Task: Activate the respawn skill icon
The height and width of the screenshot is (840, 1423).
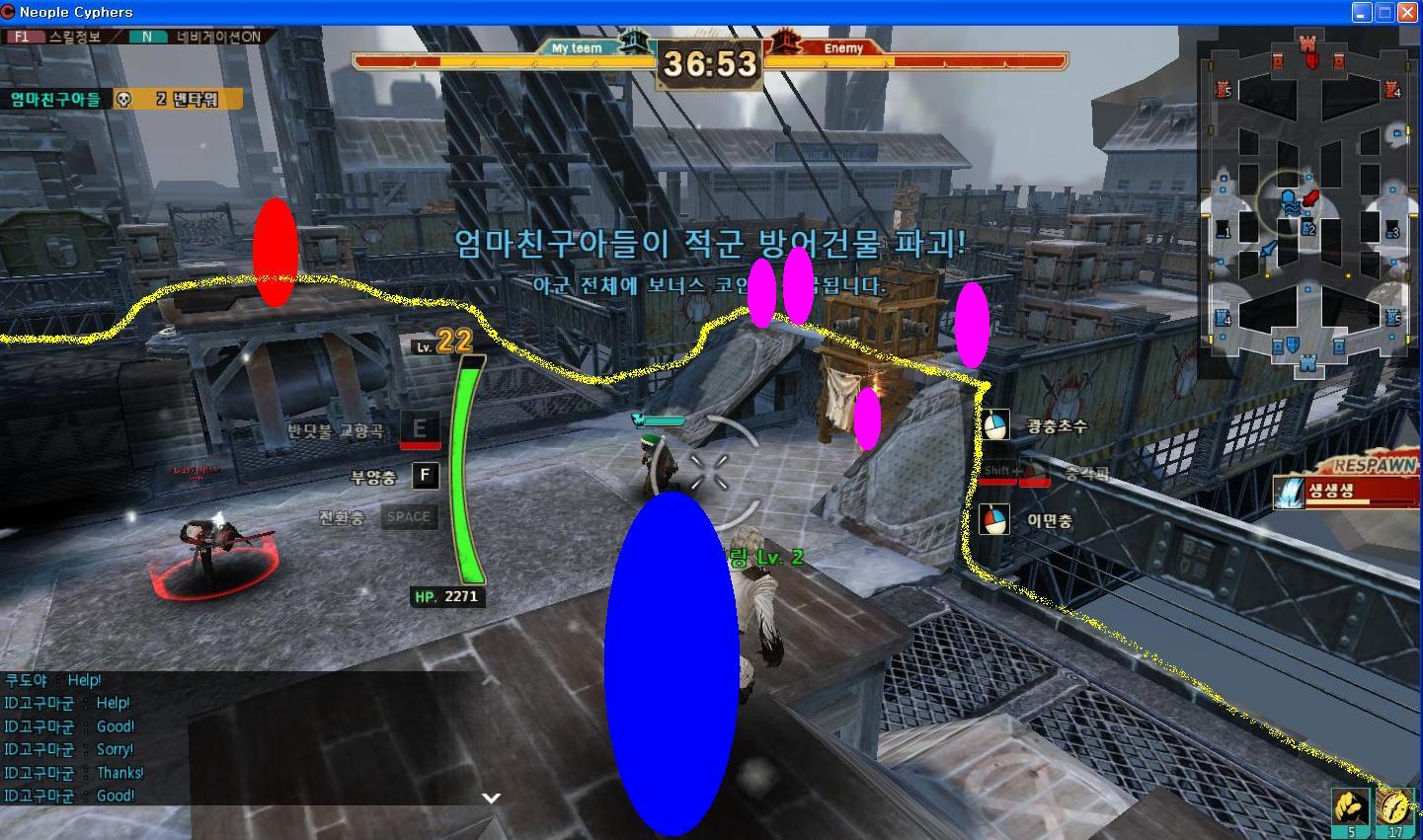Action: point(1290,492)
